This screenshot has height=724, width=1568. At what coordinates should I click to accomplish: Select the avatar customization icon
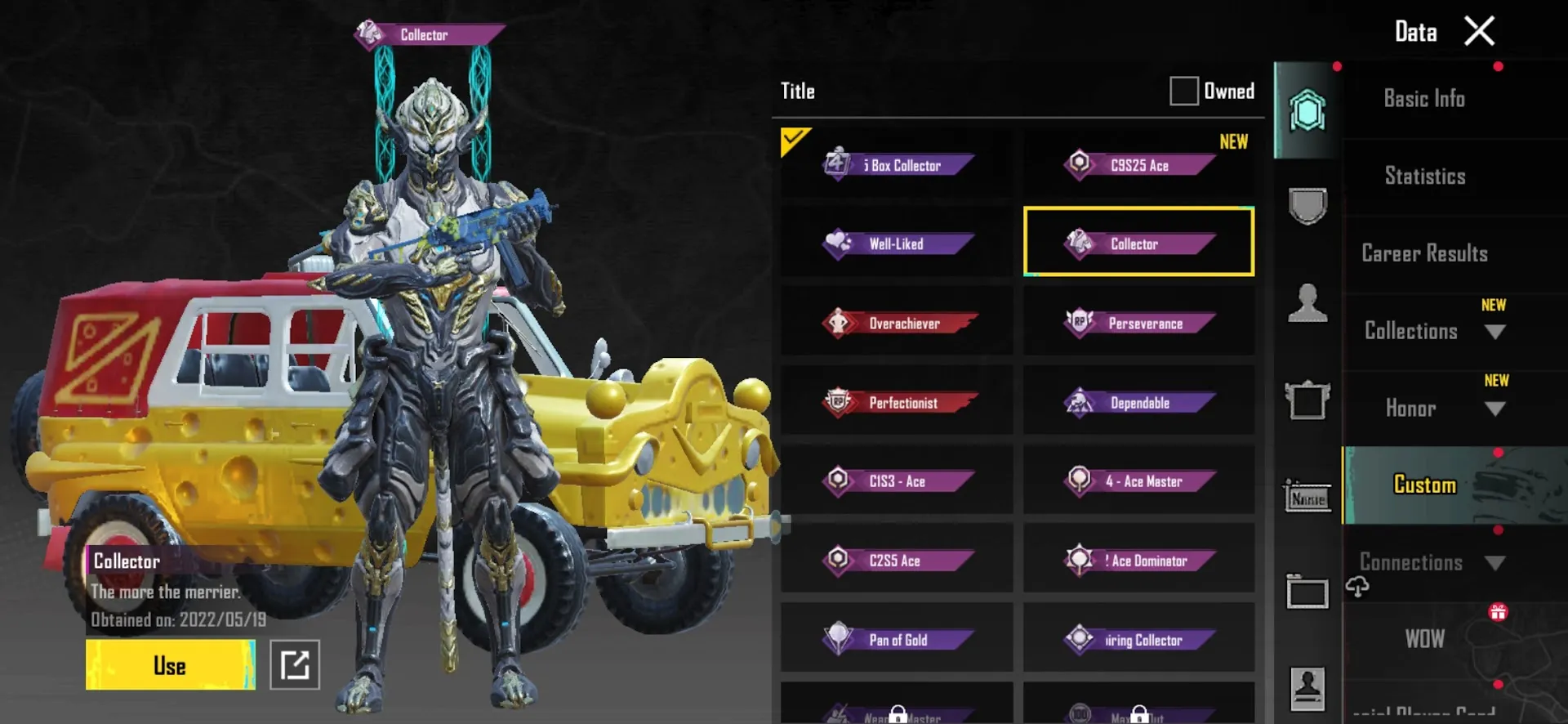tap(1307, 304)
